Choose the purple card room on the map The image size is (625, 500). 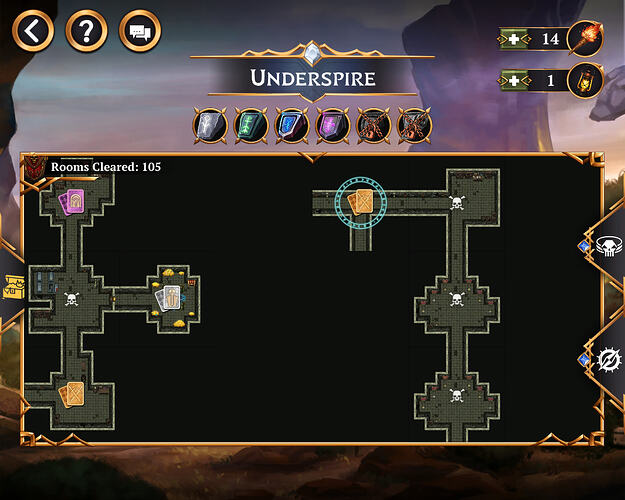71,202
